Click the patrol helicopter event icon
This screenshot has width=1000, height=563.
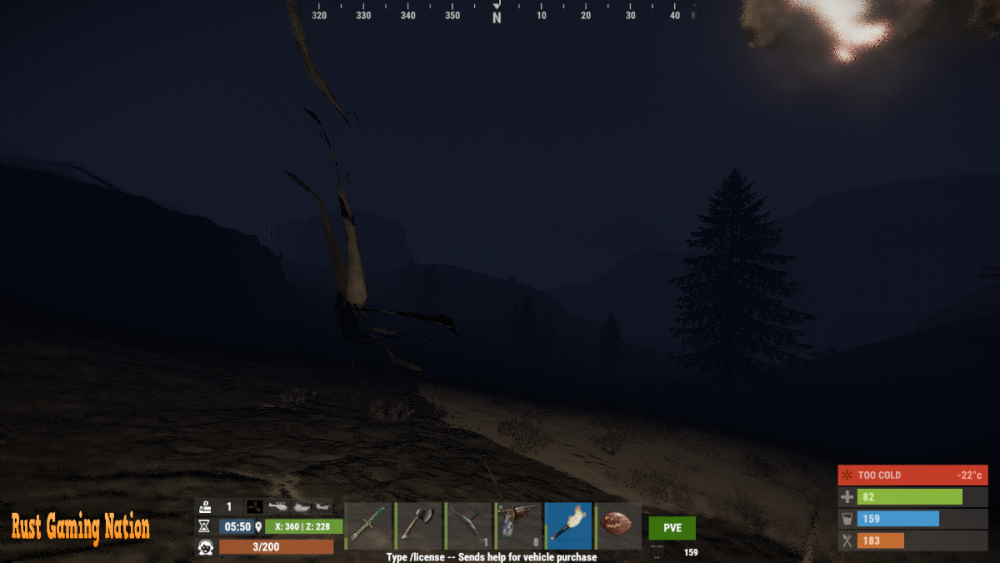click(278, 507)
